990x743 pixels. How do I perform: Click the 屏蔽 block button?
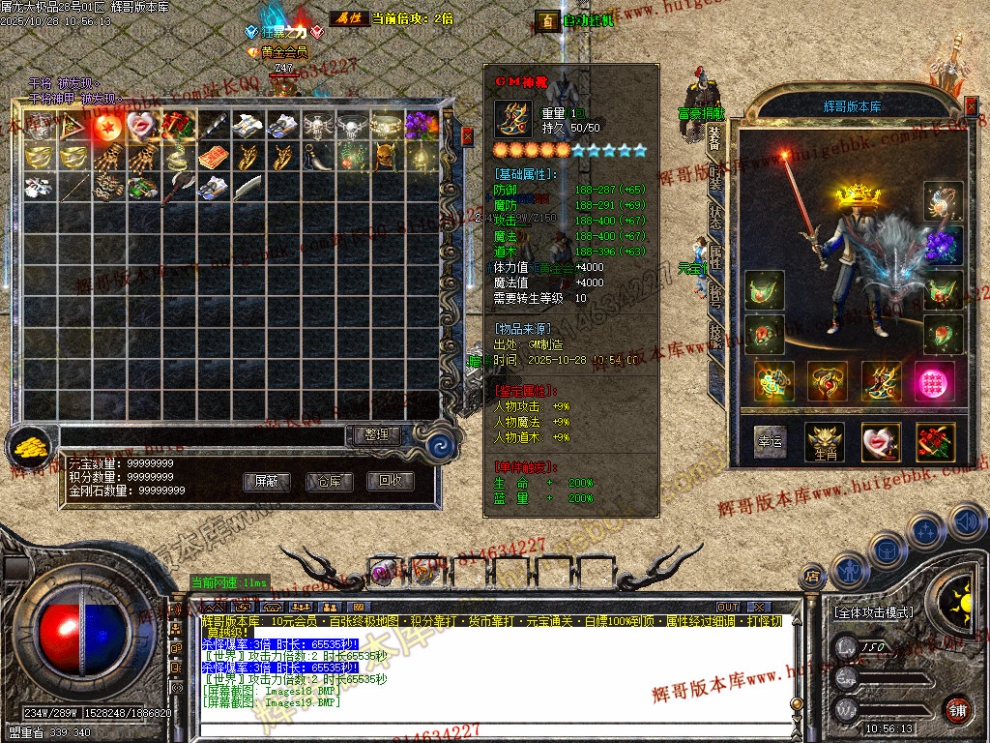pos(267,481)
